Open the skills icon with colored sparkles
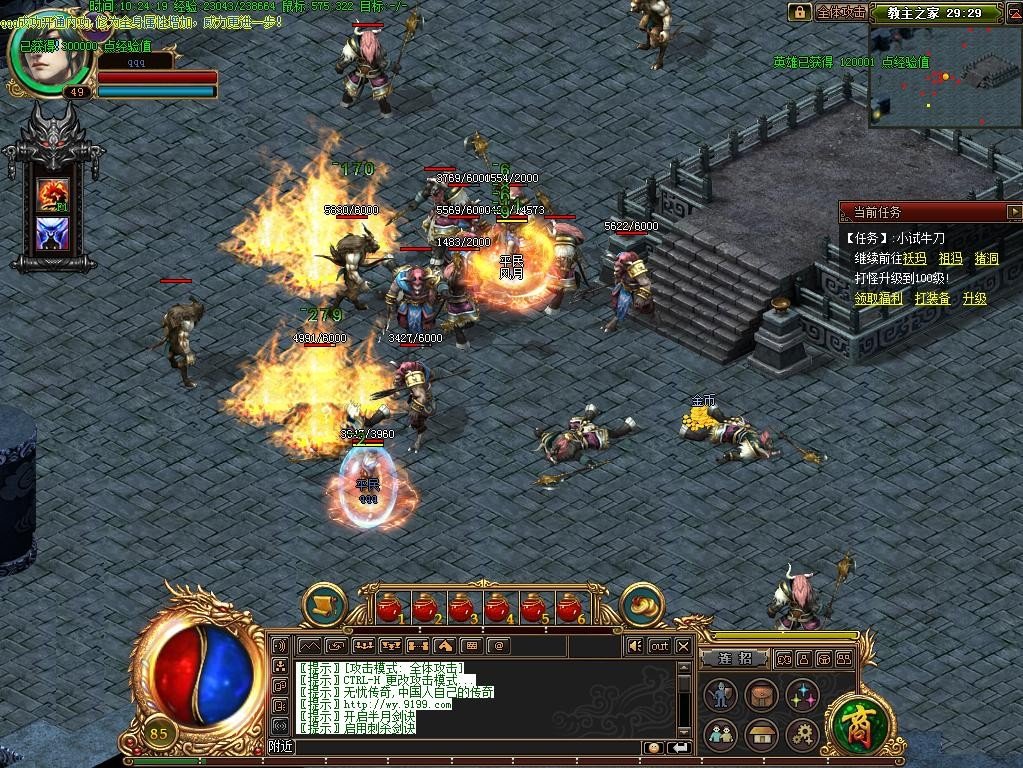1023x768 pixels. tap(802, 695)
